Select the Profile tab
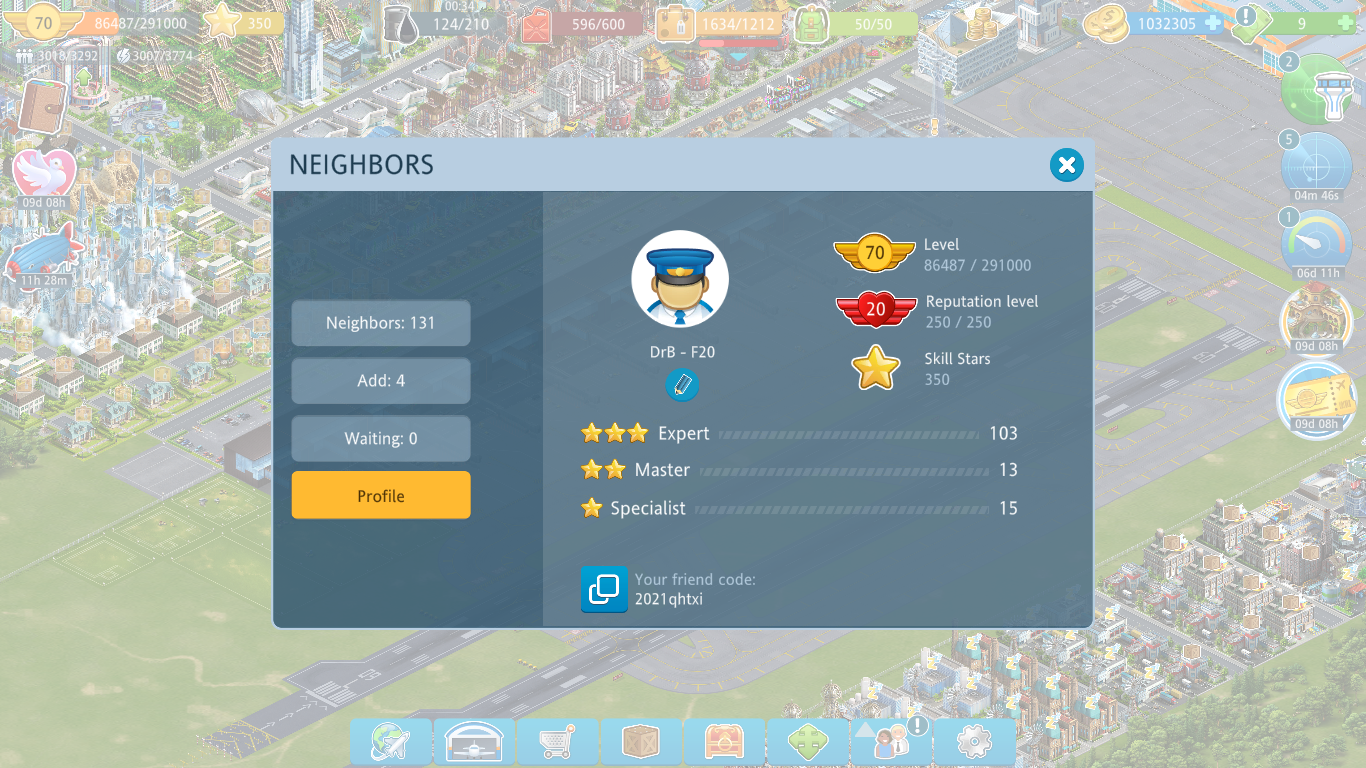The width and height of the screenshot is (1366, 768). pos(381,496)
